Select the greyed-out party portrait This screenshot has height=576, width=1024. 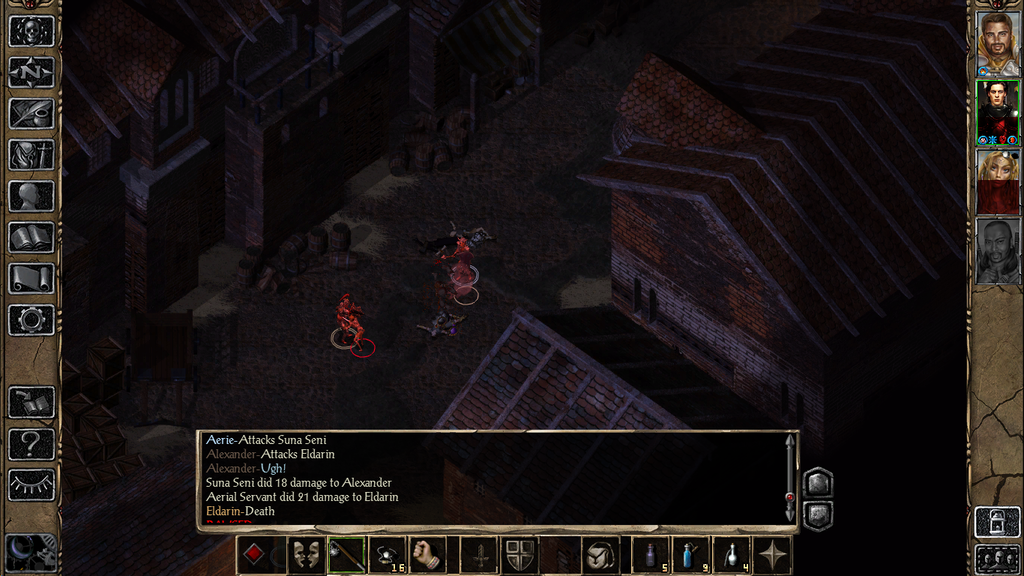point(997,250)
